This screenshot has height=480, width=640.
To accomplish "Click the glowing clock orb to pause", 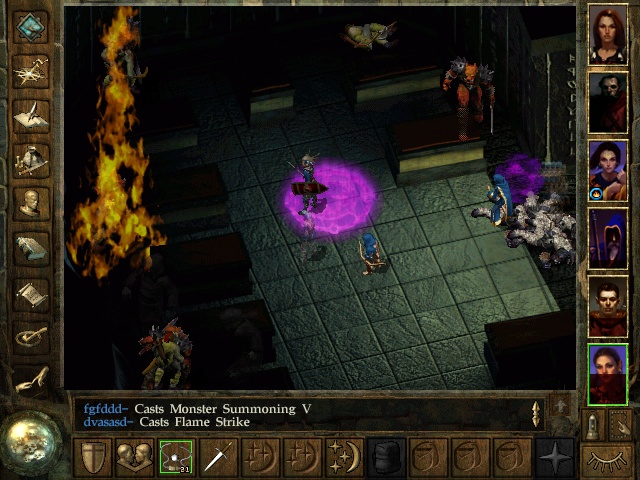I will coord(30,440).
